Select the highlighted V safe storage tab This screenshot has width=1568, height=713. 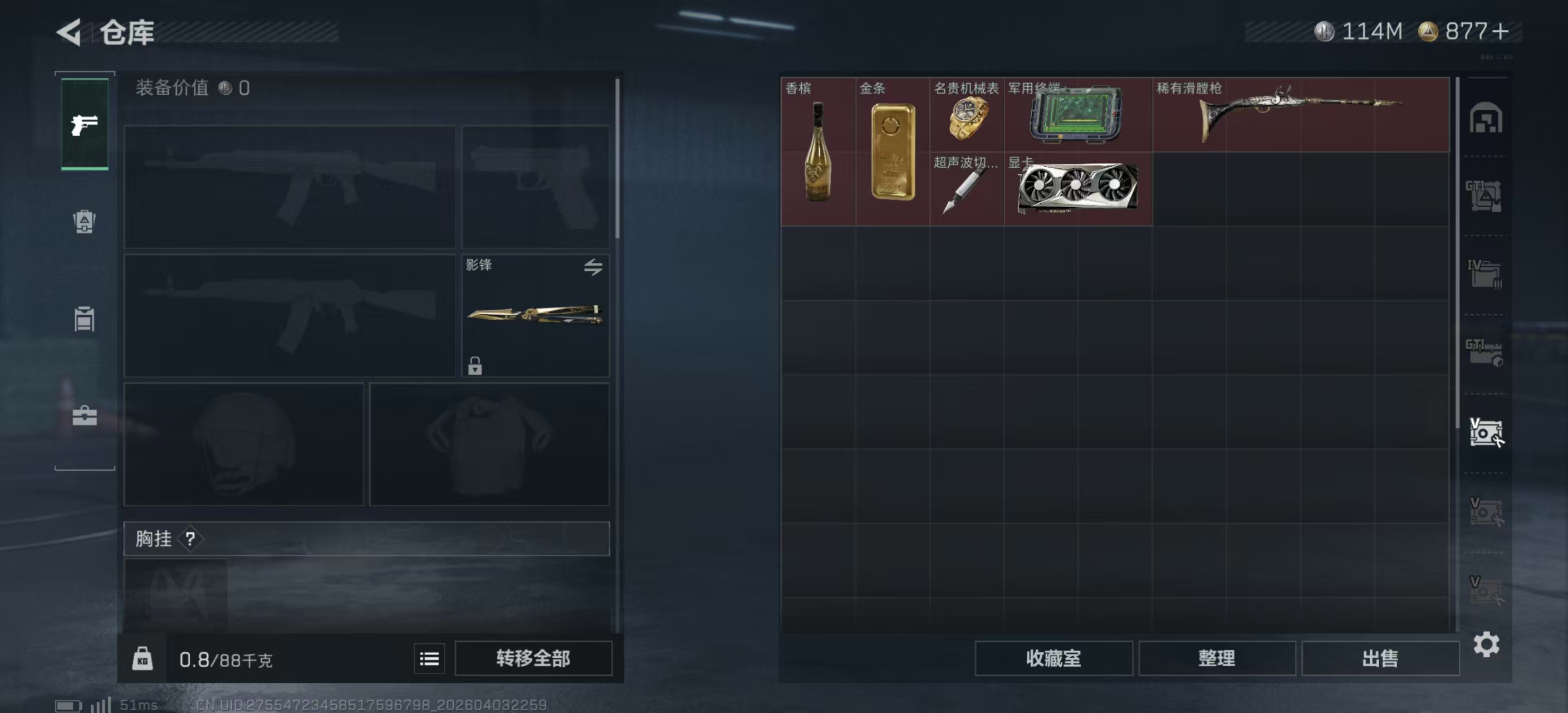click(x=1487, y=433)
